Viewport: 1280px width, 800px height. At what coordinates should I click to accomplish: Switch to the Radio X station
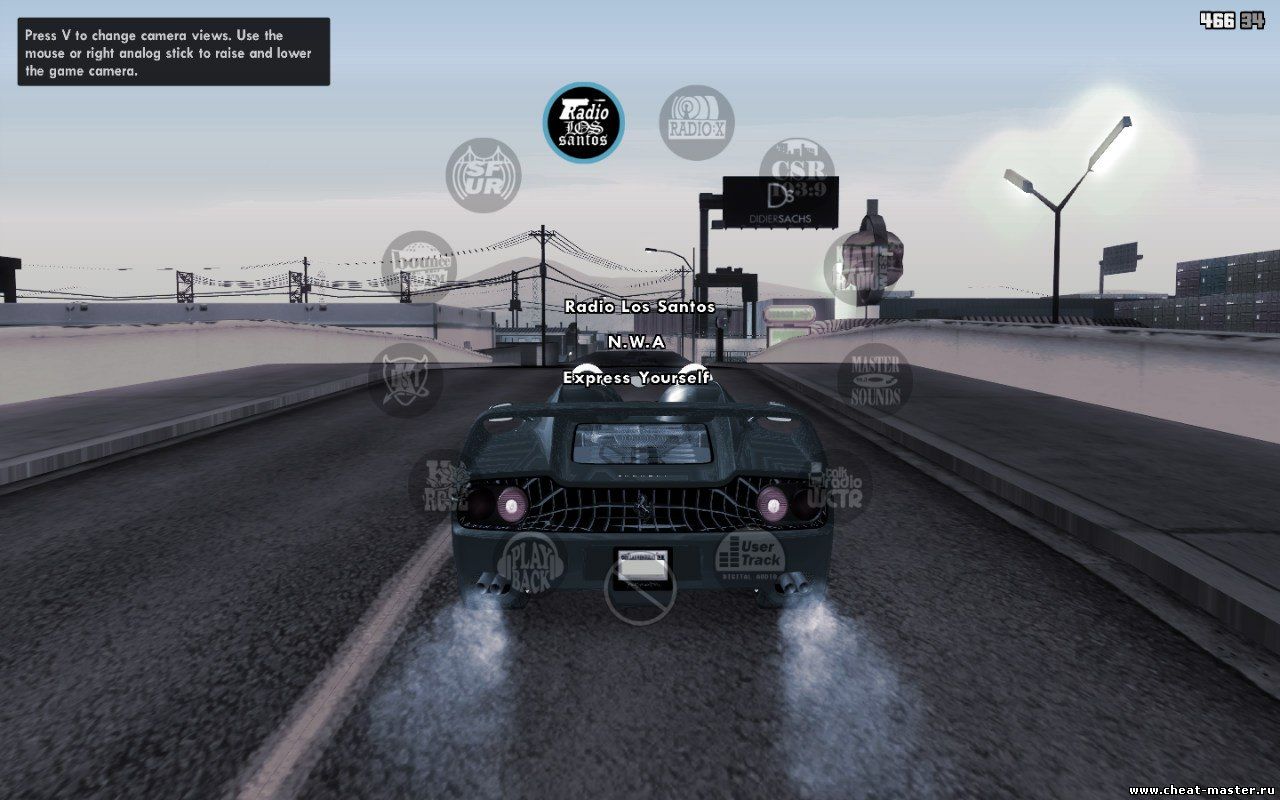697,122
